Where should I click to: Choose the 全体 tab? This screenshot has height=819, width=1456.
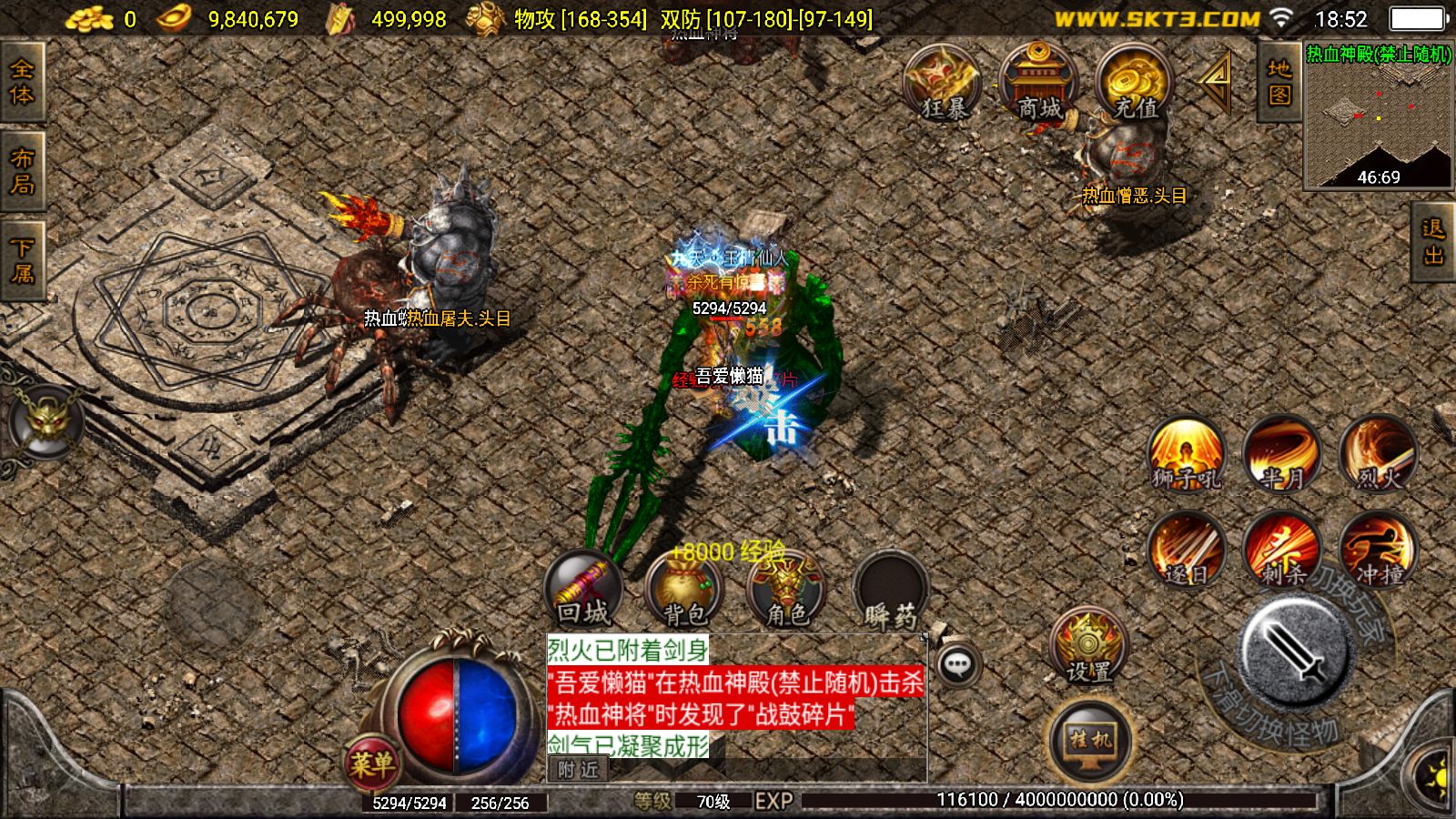tap(22, 82)
